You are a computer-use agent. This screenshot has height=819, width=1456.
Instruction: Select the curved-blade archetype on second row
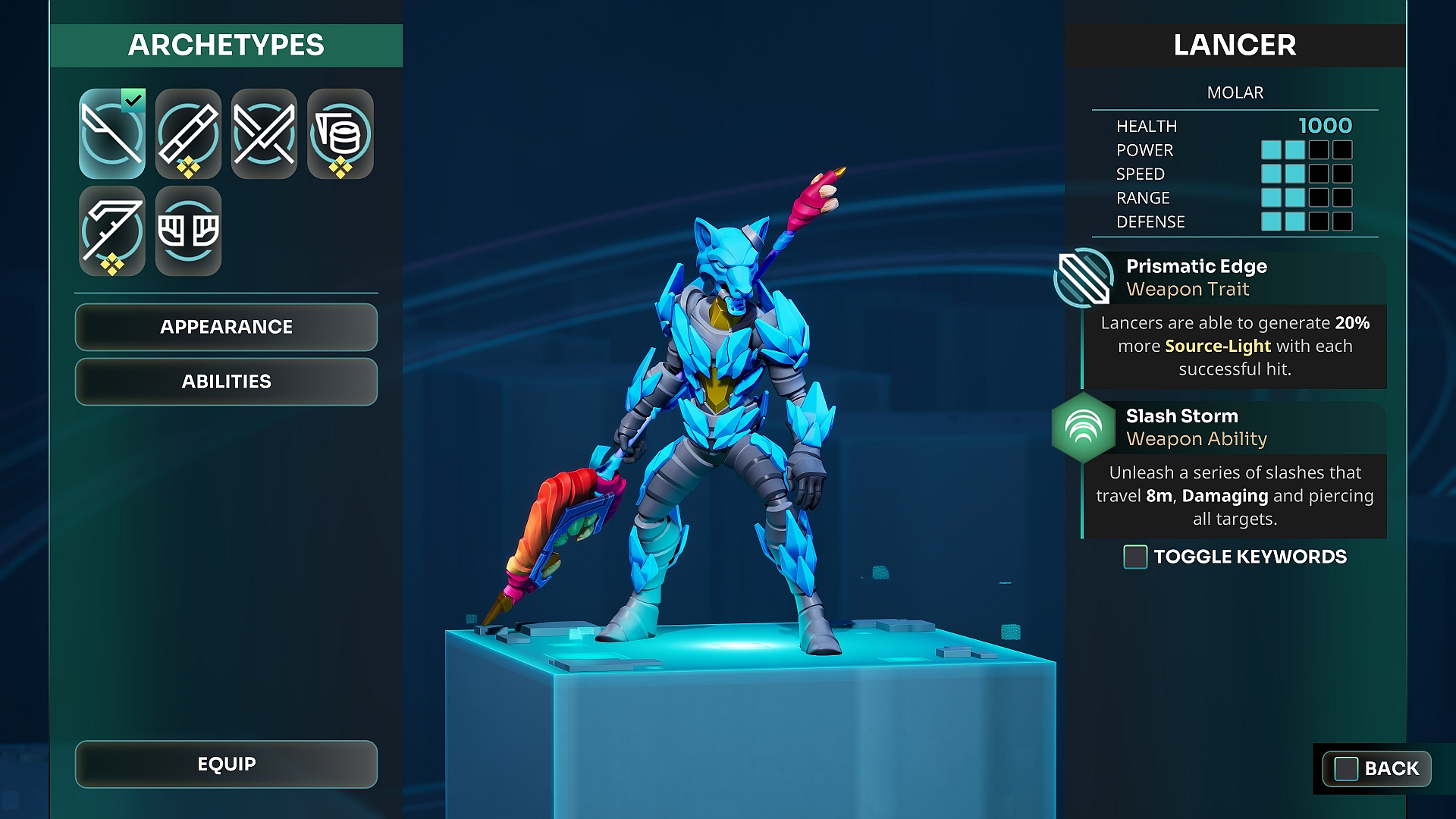(112, 231)
